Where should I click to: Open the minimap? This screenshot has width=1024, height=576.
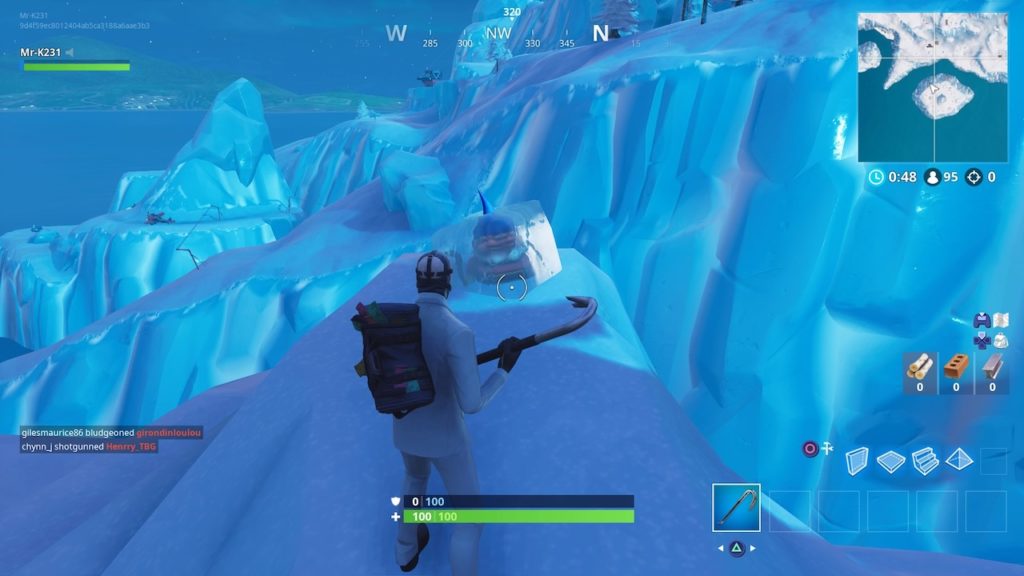click(932, 87)
